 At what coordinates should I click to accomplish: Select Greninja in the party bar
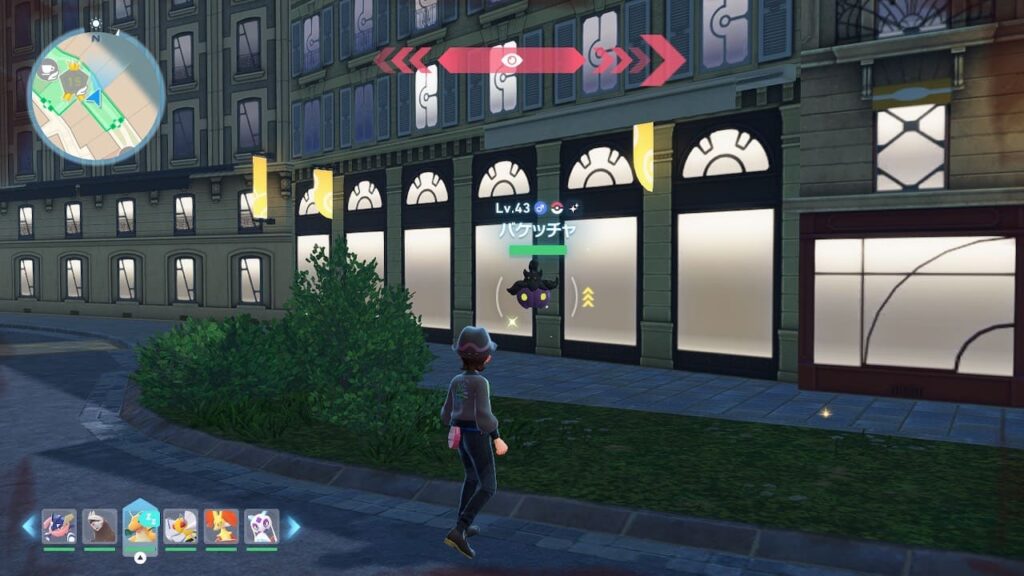click(x=59, y=526)
